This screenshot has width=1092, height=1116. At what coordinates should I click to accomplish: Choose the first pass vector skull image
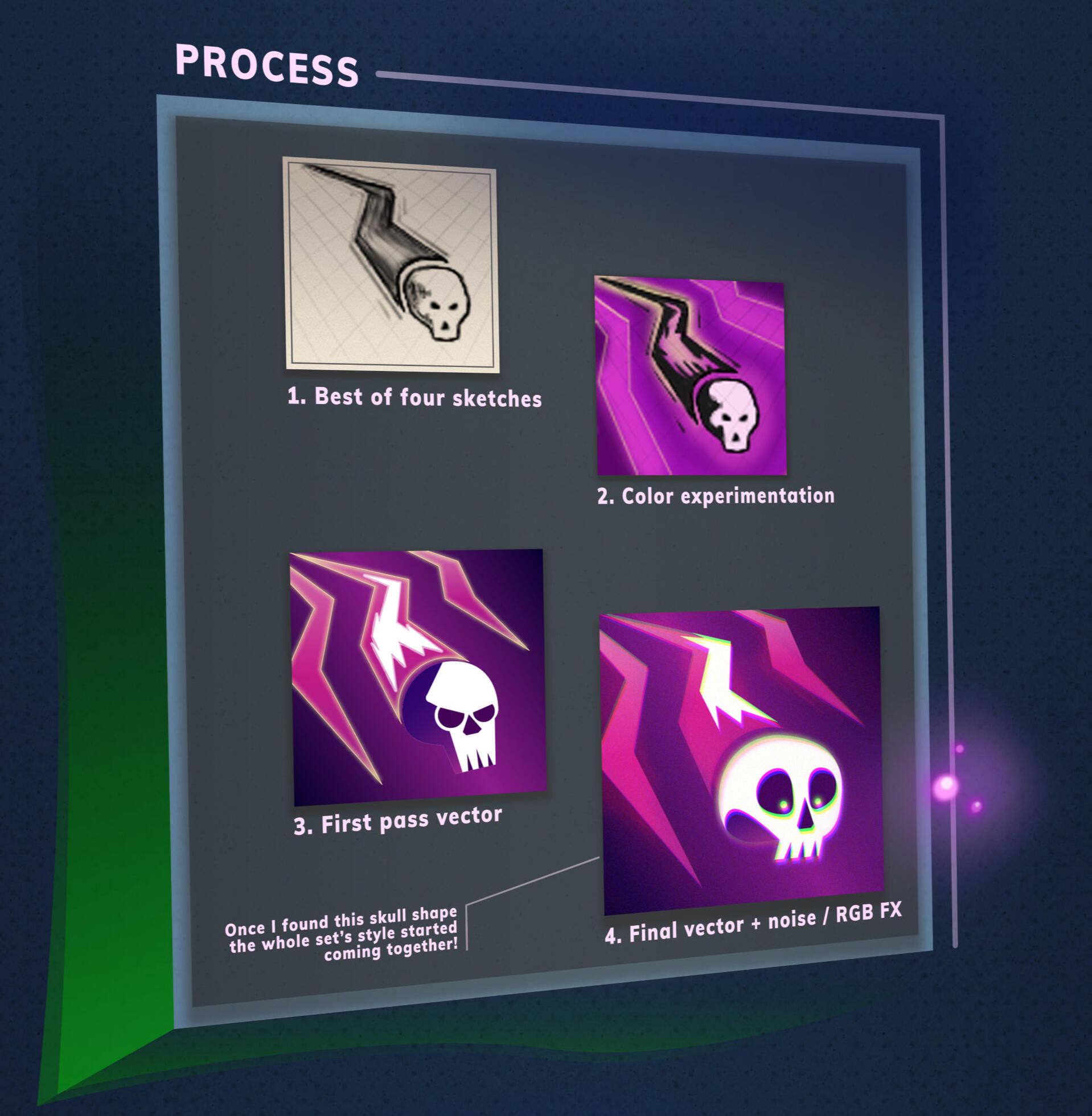[418, 676]
